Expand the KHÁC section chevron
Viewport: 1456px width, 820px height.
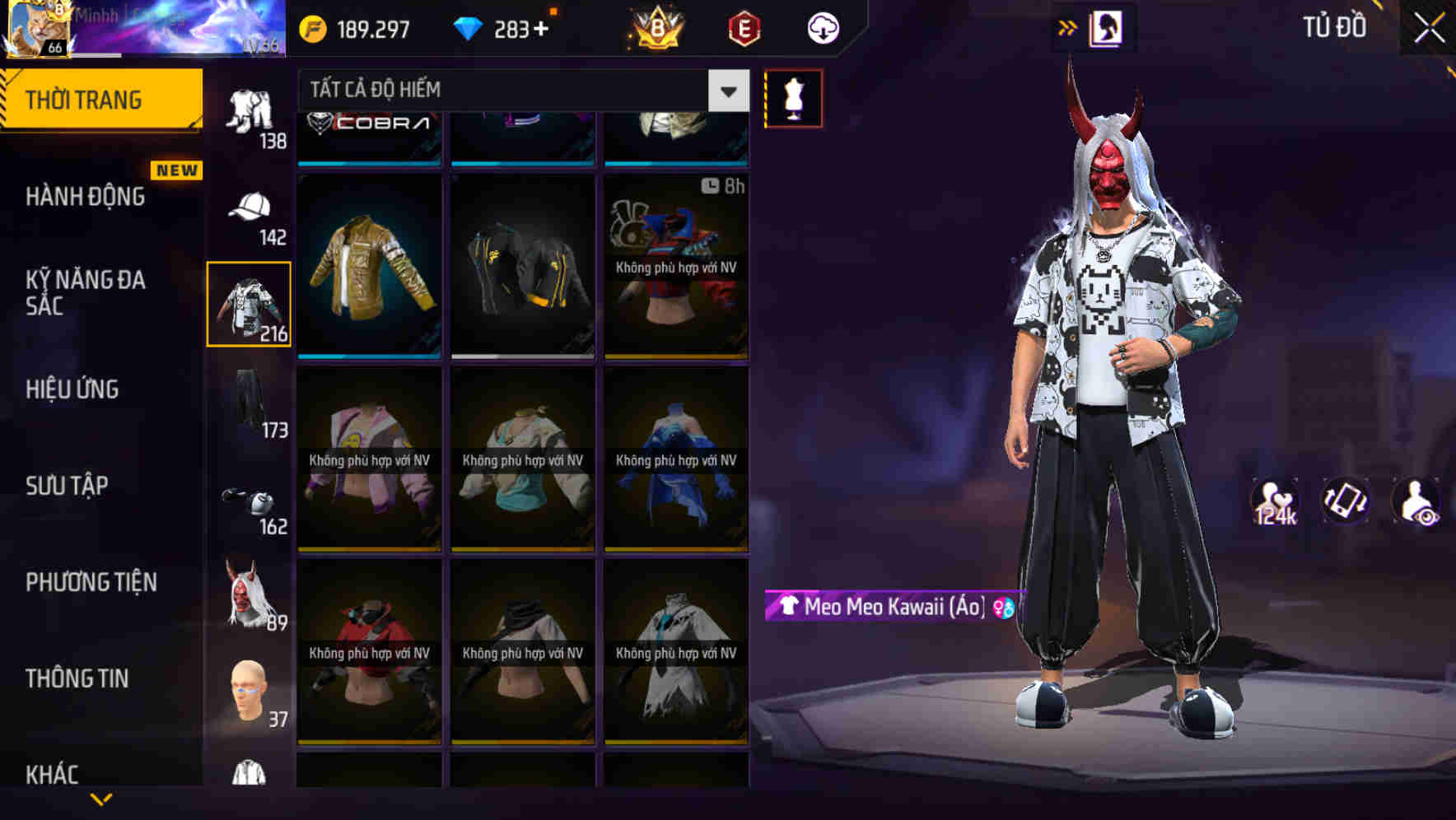pos(101,797)
